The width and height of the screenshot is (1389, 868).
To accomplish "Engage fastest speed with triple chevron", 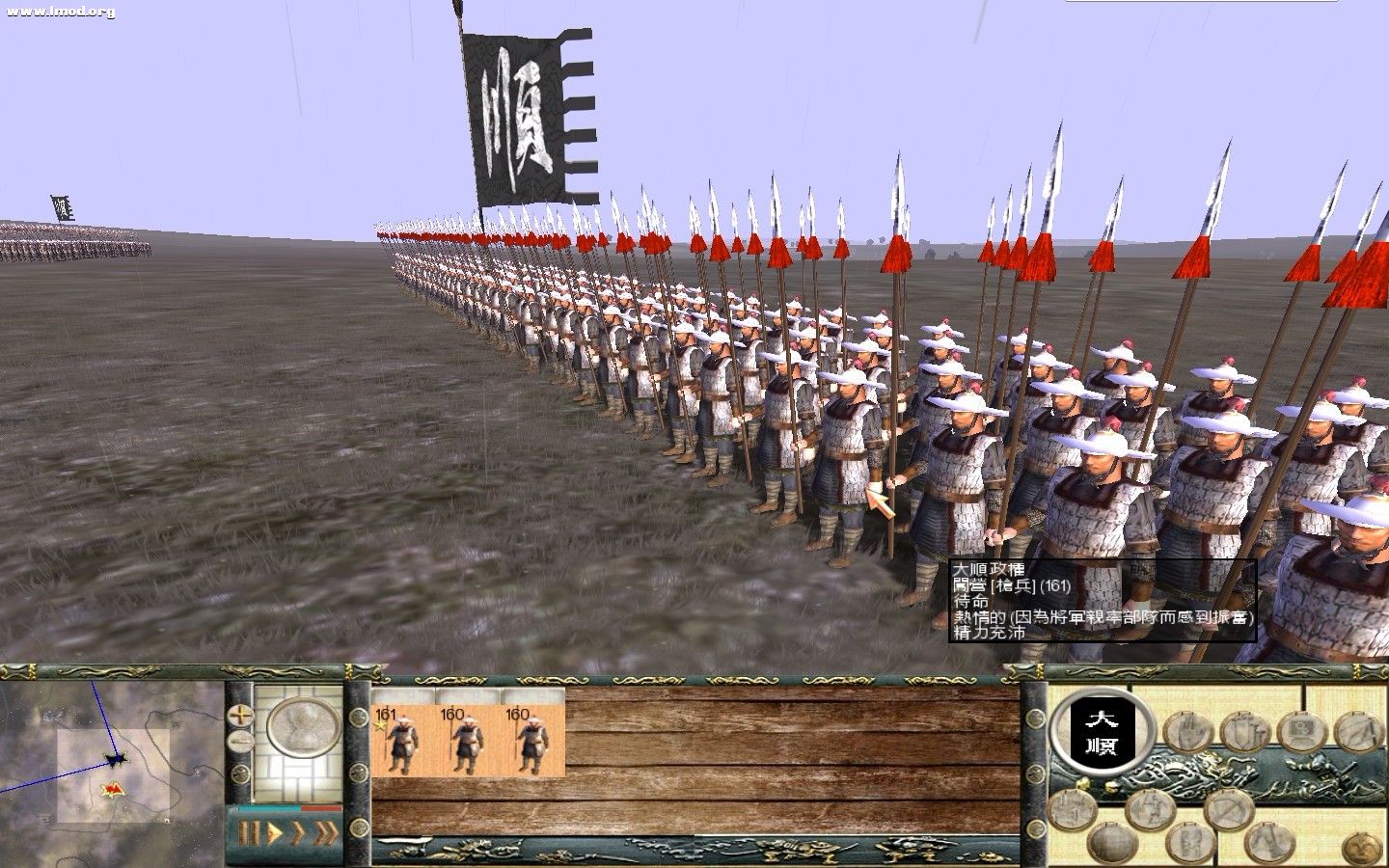I will [326, 830].
